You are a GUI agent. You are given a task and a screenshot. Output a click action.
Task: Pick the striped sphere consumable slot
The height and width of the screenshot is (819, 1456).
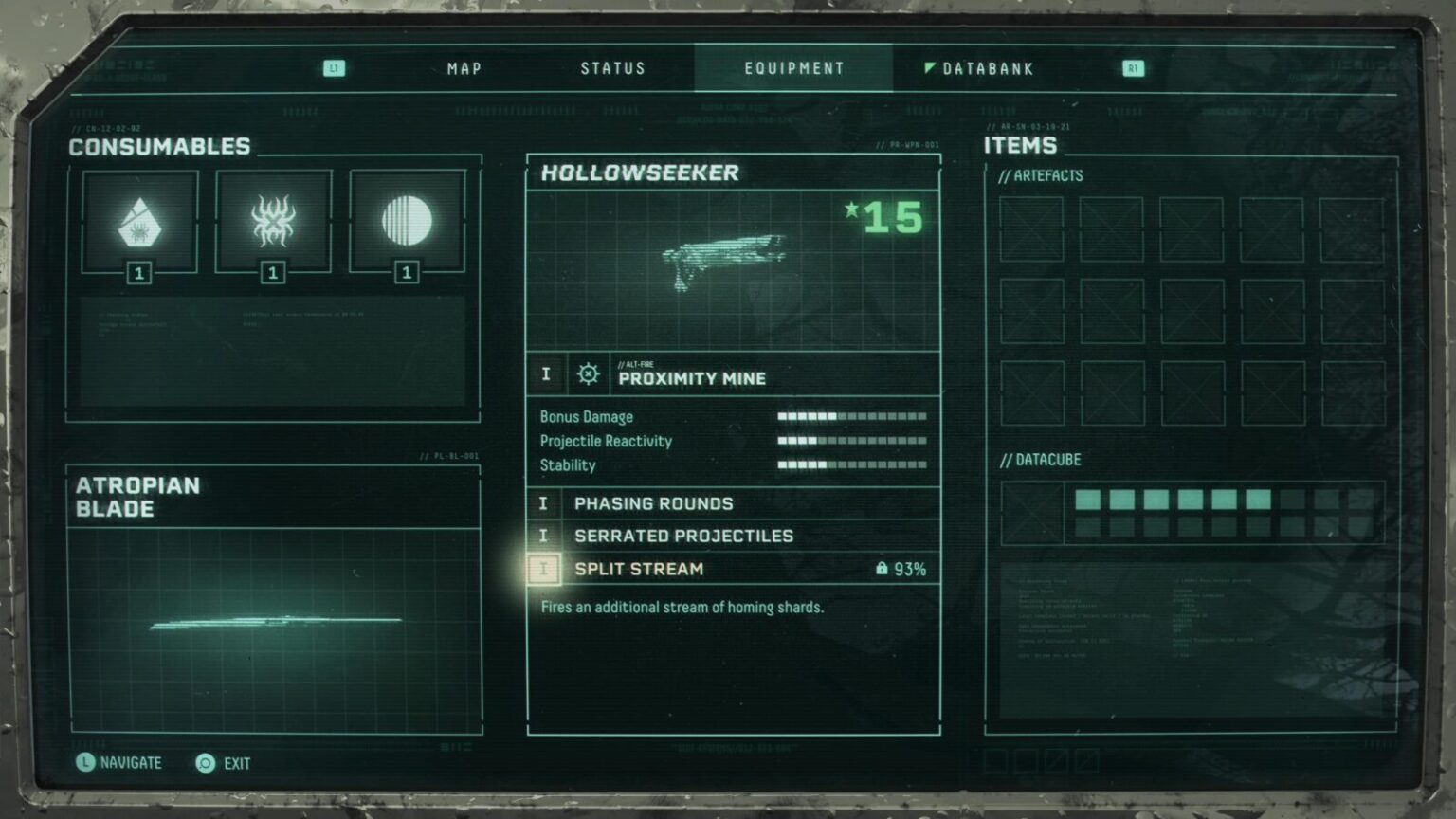point(407,222)
